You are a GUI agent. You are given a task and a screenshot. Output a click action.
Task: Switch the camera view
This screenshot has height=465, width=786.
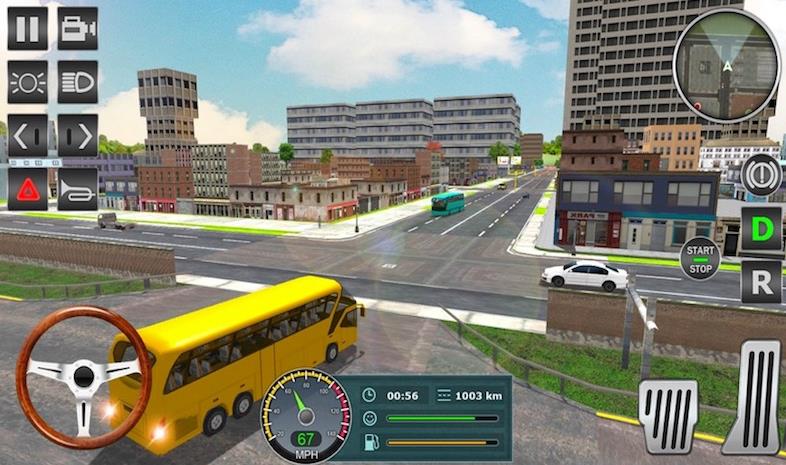77,27
